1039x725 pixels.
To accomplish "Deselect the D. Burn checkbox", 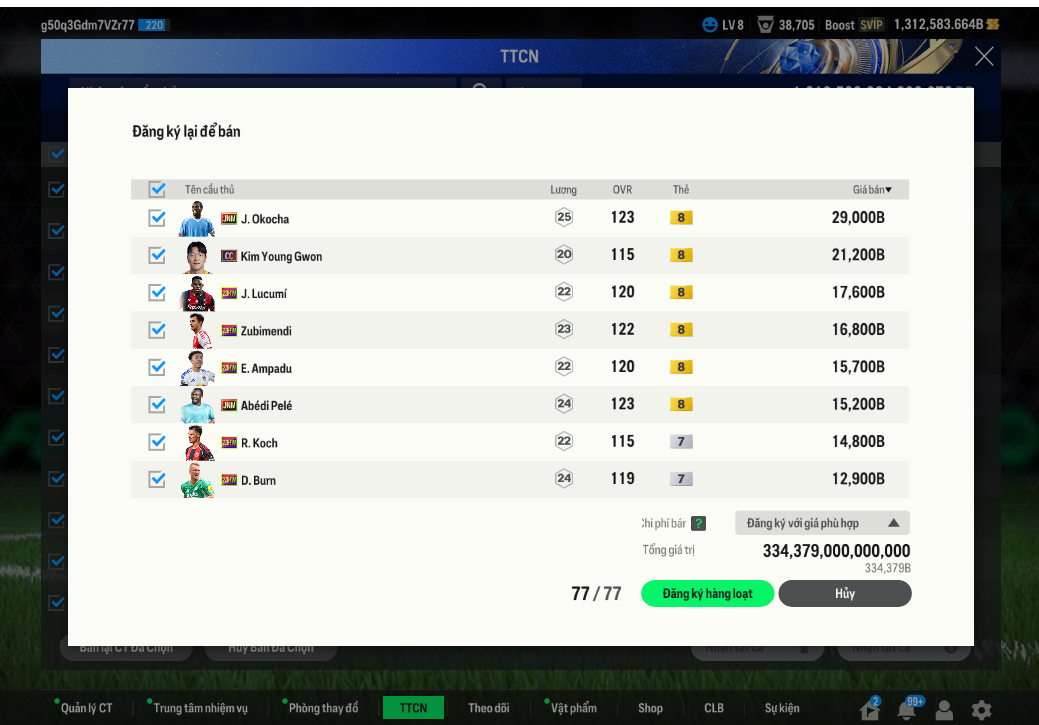I will point(157,479).
